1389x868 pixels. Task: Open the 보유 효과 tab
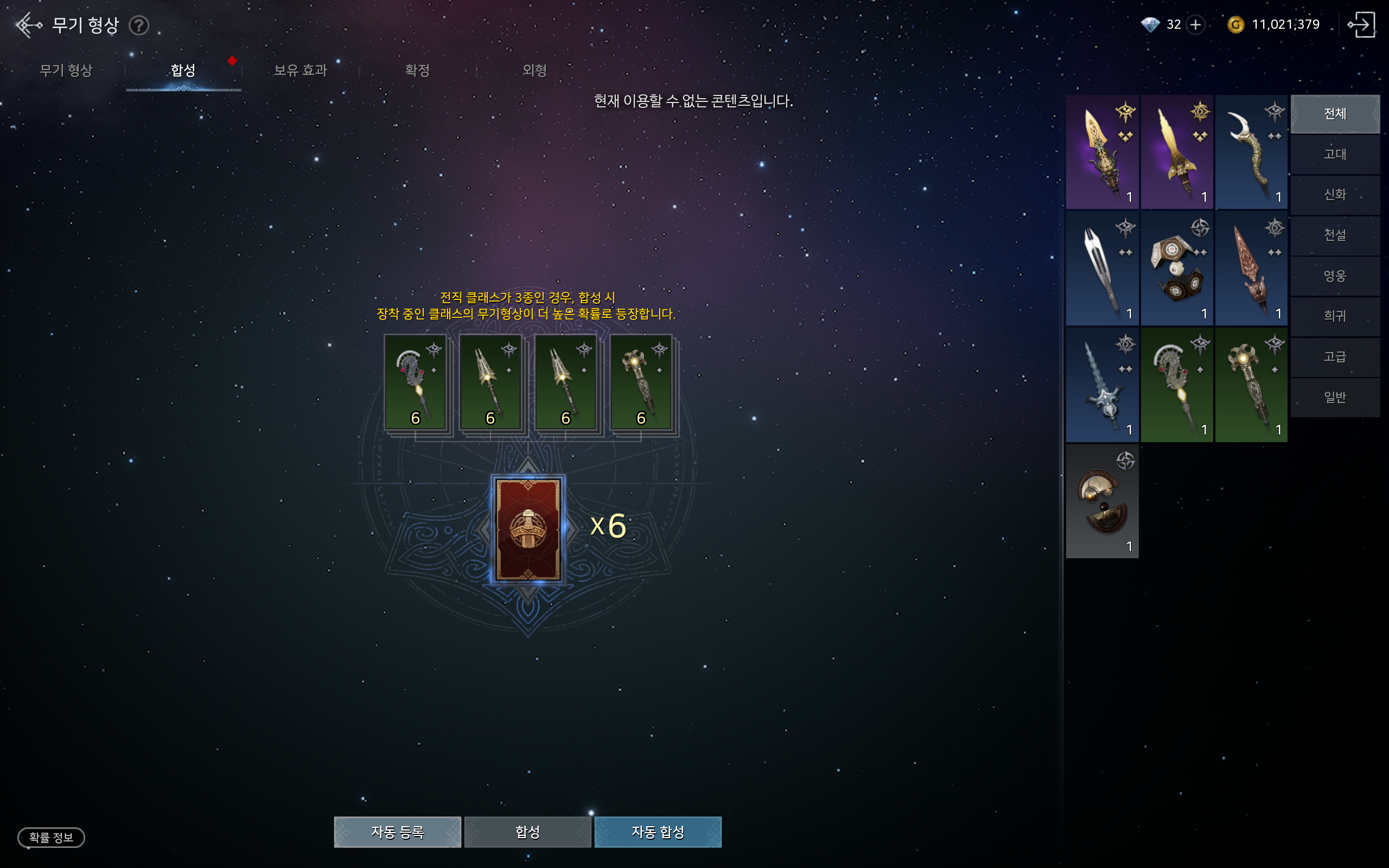click(x=300, y=71)
